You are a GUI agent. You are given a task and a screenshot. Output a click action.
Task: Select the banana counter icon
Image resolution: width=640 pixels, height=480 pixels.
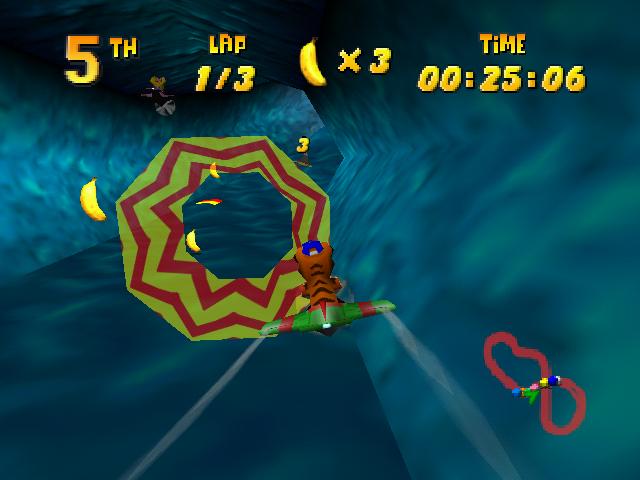[x=313, y=62]
